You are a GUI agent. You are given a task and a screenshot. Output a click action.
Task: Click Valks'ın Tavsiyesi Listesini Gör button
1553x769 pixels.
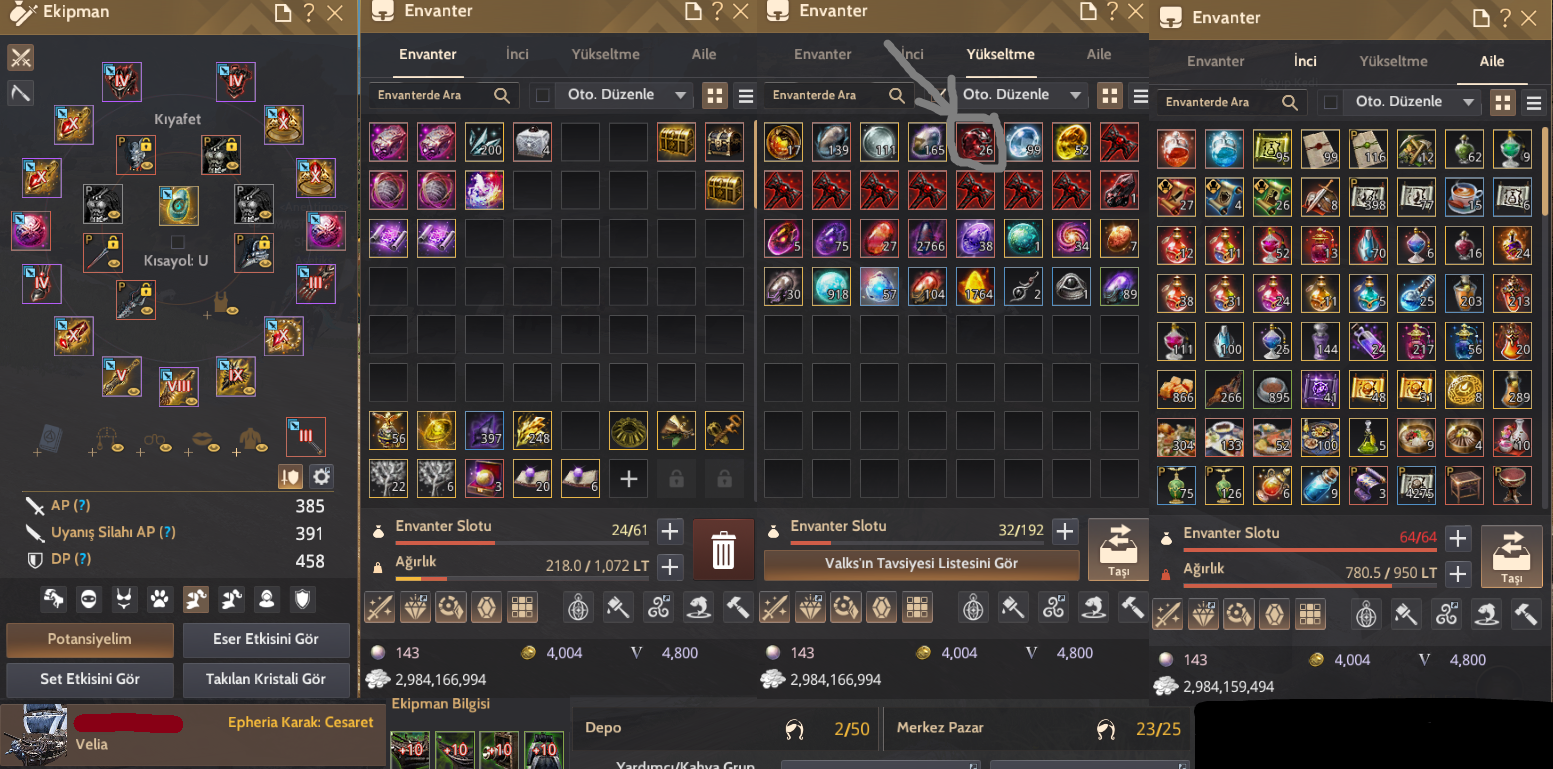click(x=921, y=565)
